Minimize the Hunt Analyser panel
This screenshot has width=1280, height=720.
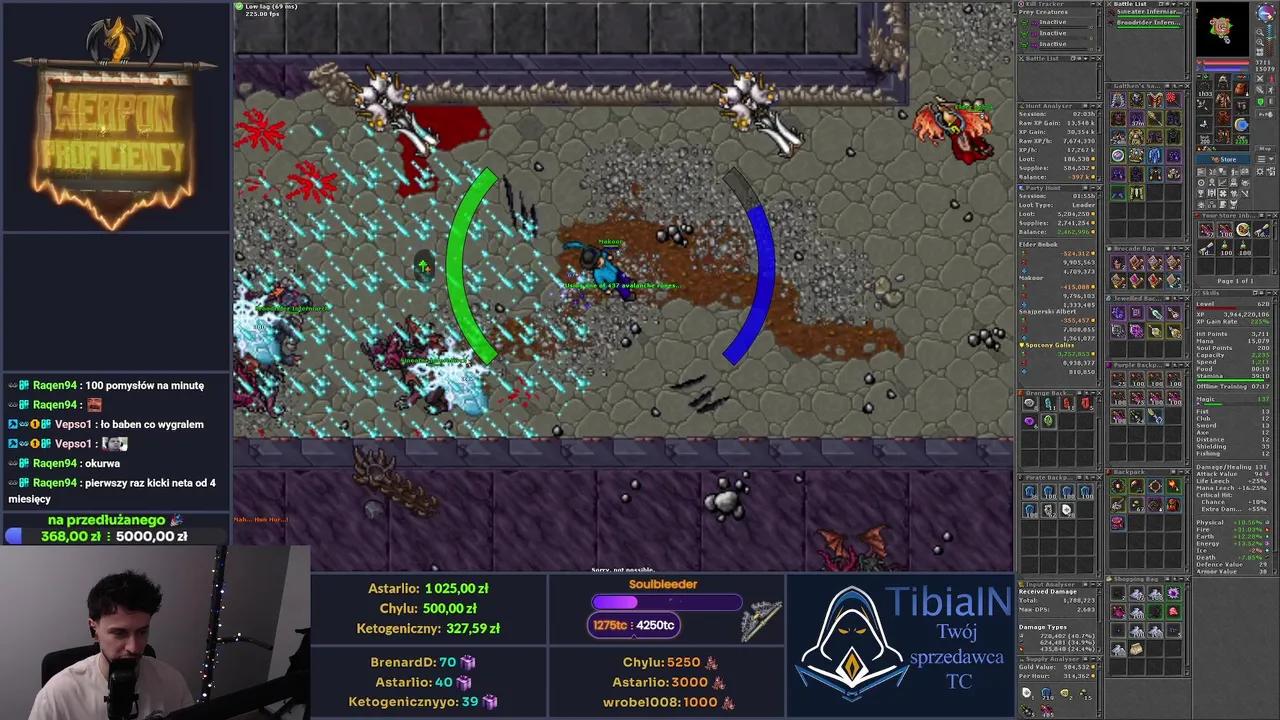tap(1095, 105)
